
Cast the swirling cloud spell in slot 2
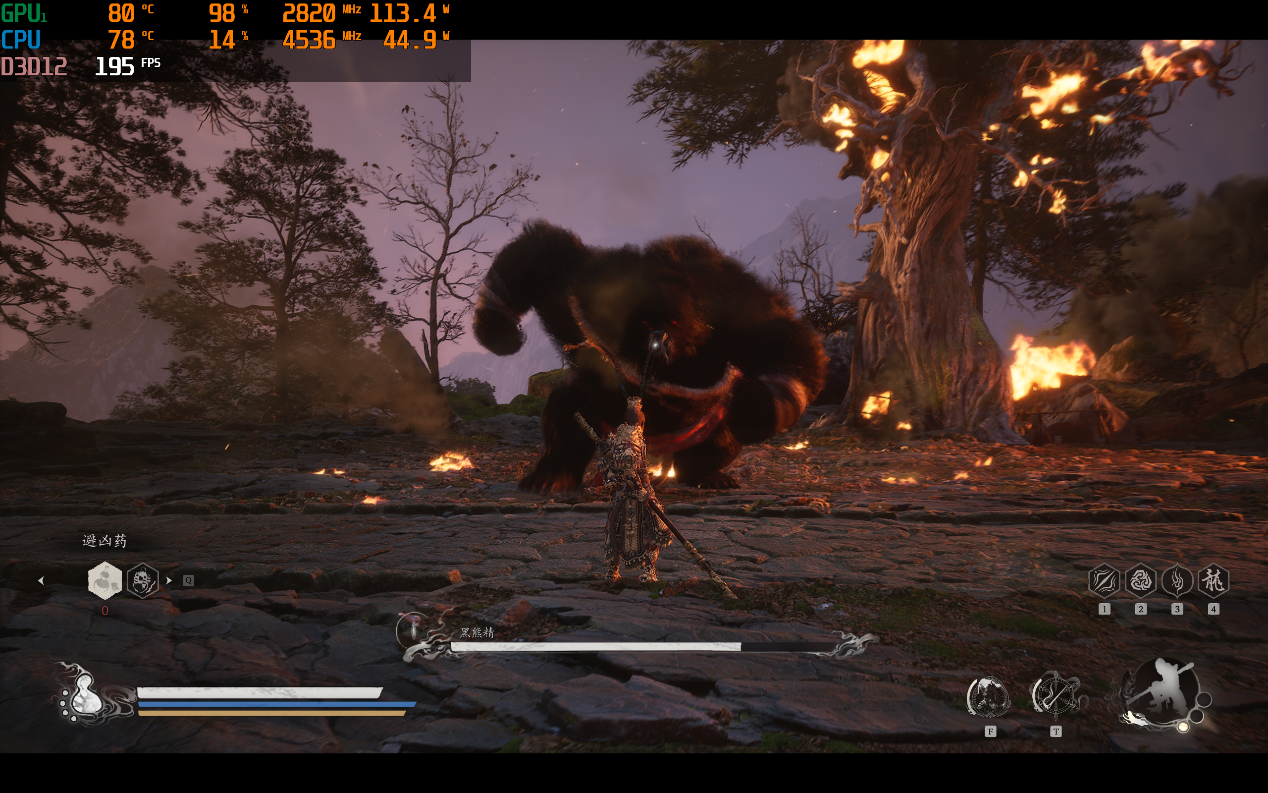[1141, 580]
